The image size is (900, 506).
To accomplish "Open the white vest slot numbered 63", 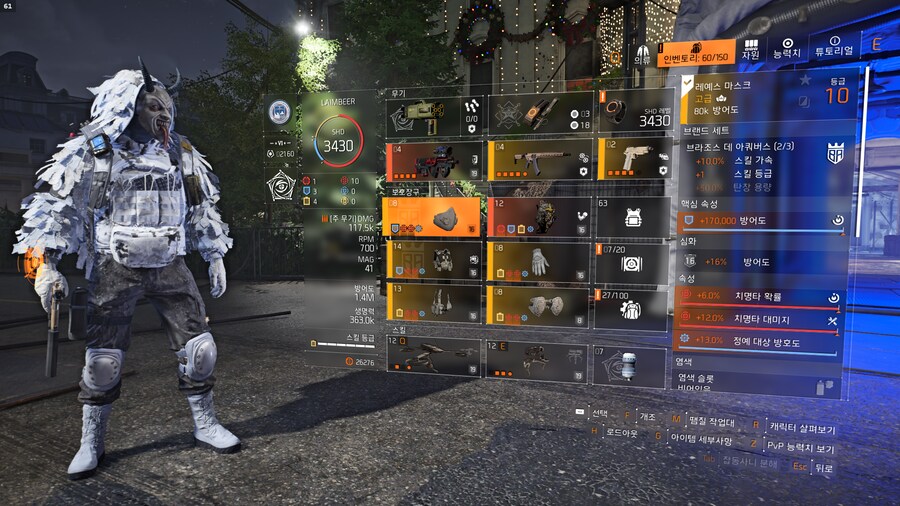I will [x=632, y=216].
